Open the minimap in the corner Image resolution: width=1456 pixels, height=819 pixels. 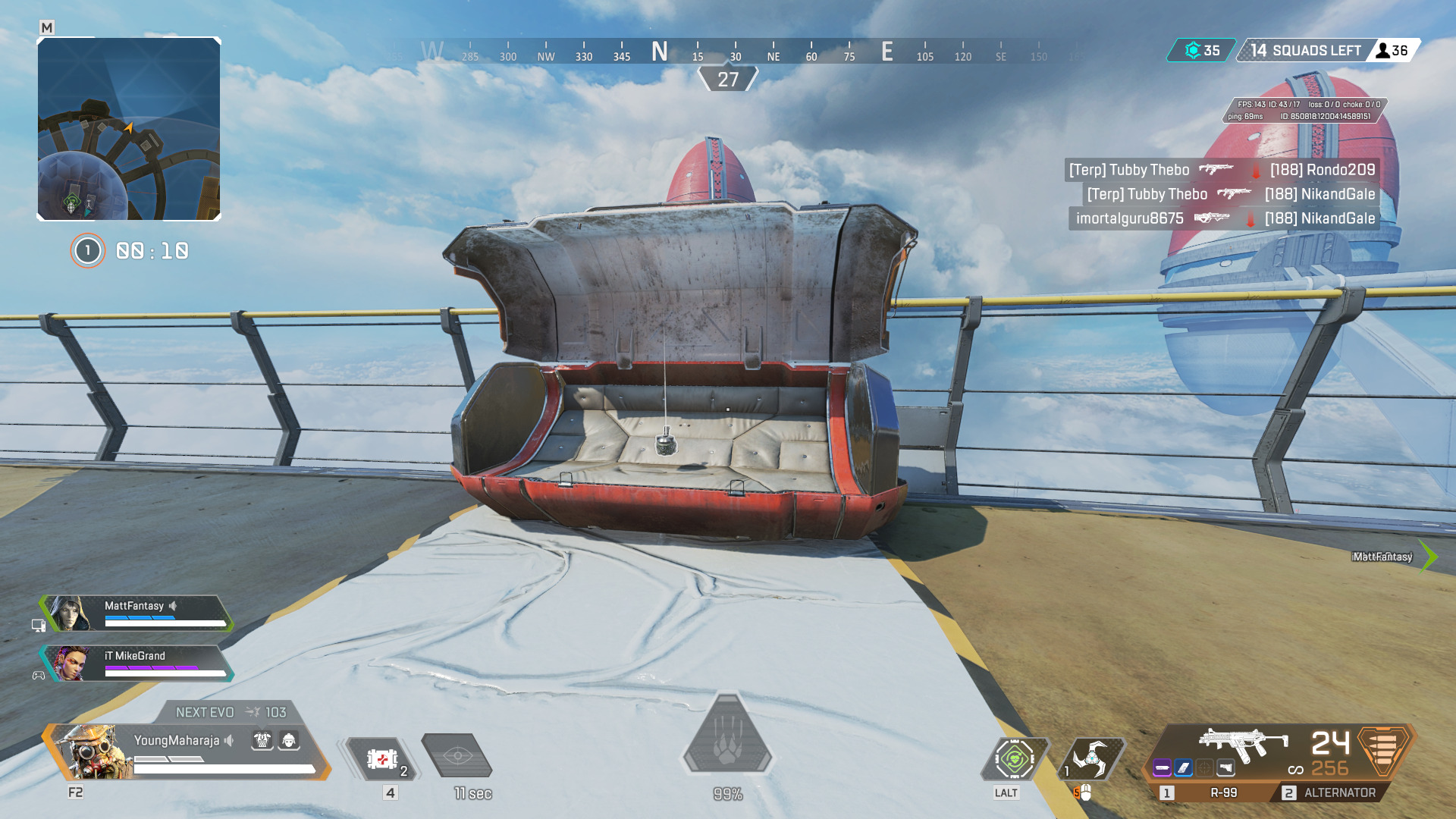129,129
